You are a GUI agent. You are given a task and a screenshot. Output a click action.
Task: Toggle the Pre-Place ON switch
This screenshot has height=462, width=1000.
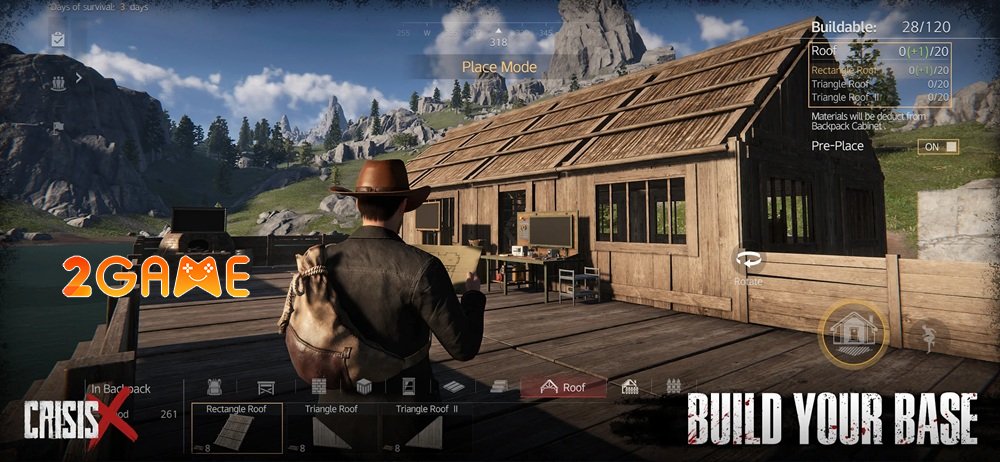(x=937, y=146)
